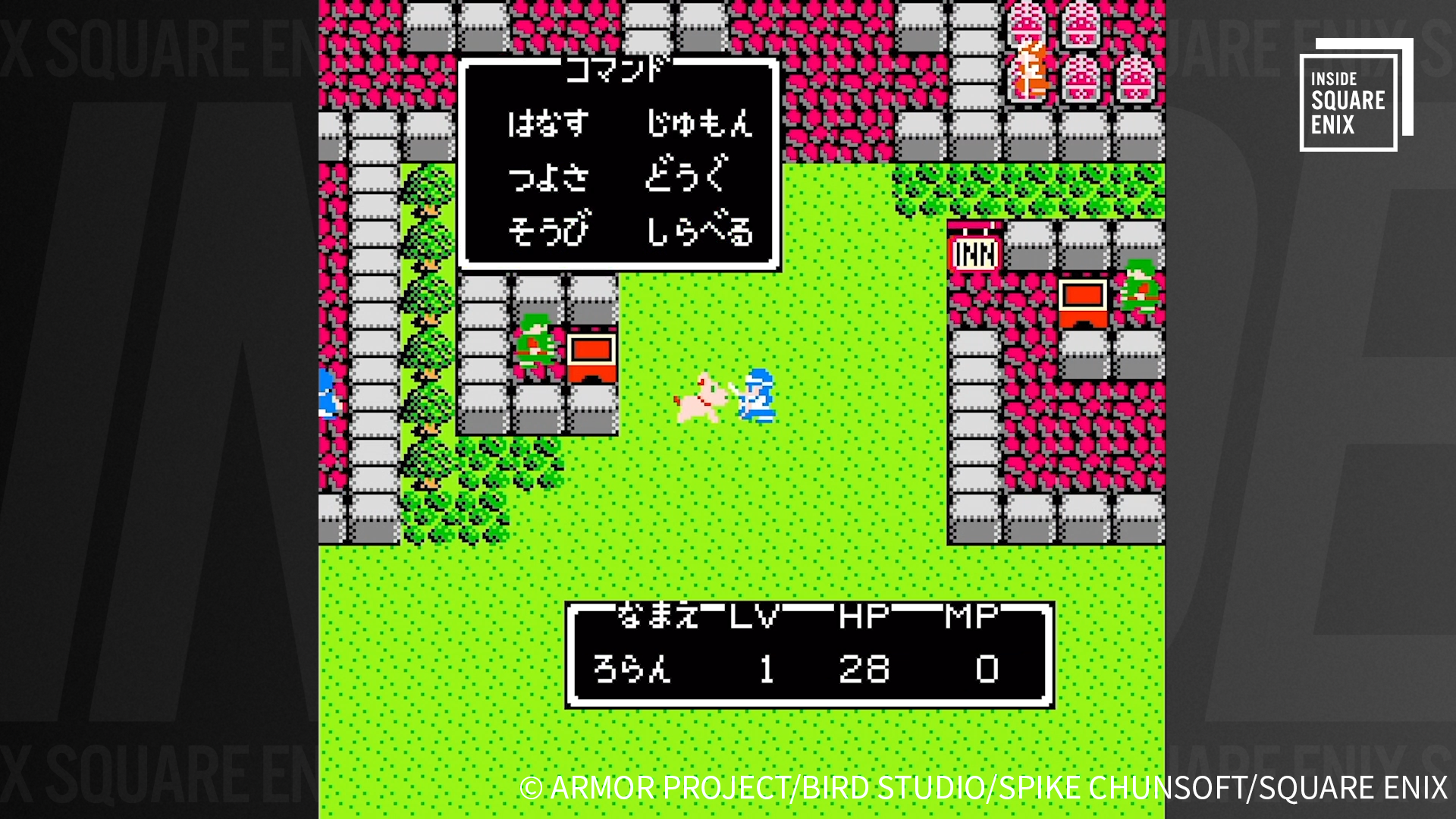The image size is (1456, 819).
Task: Click the HP value 28 in the status bar
Action: [864, 669]
